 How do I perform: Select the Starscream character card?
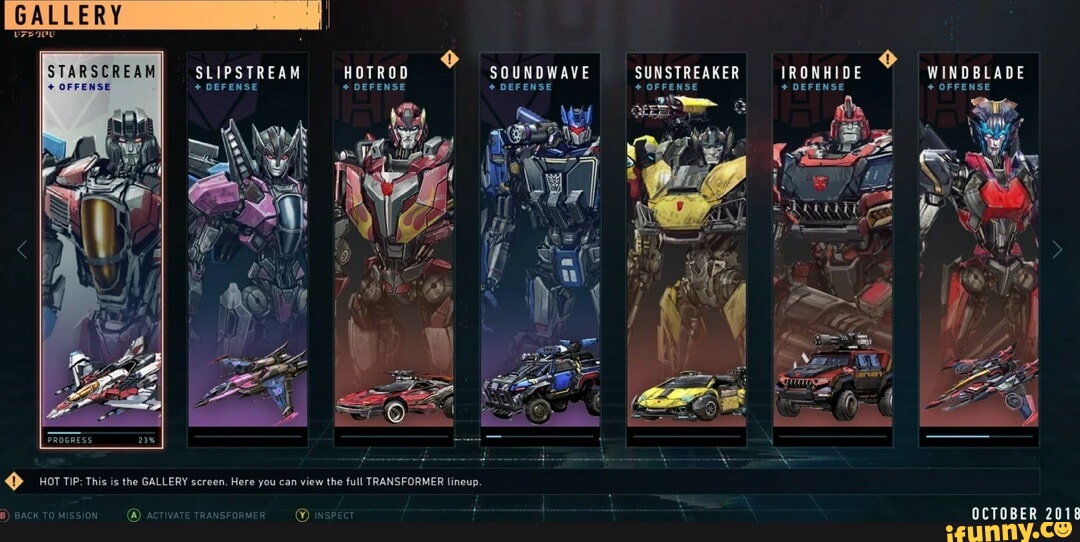[101, 250]
